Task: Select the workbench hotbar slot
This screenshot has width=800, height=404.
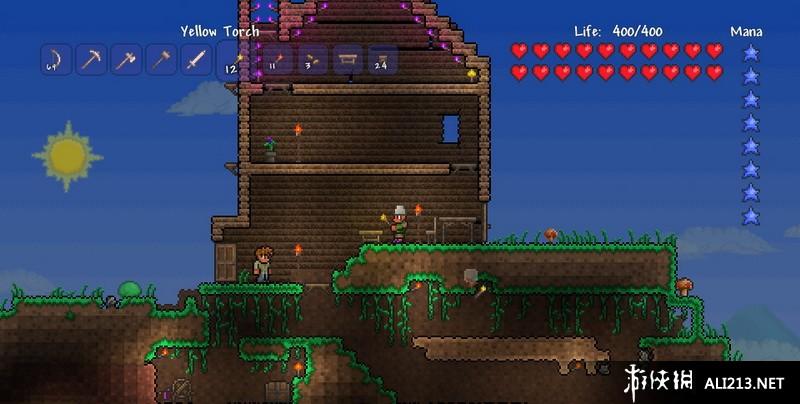Action: tap(347, 60)
